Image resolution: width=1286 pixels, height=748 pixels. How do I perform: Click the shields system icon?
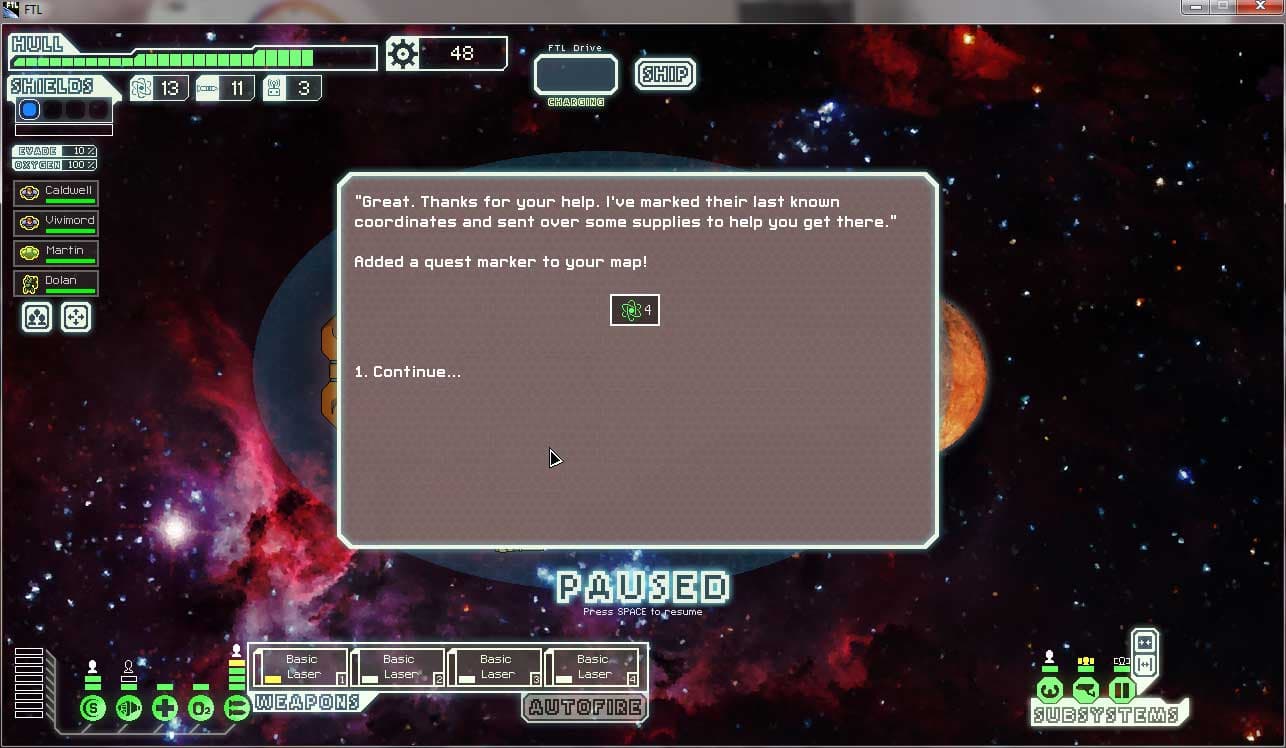click(93, 709)
